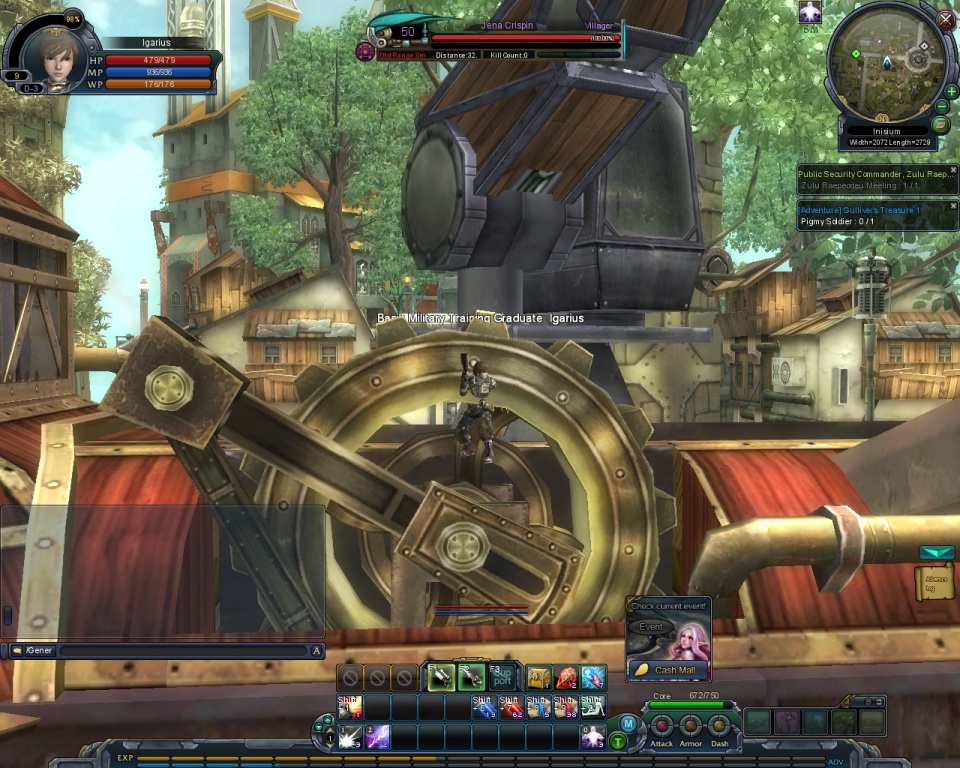
Task: Open the world map scroll button
Action: [940, 125]
